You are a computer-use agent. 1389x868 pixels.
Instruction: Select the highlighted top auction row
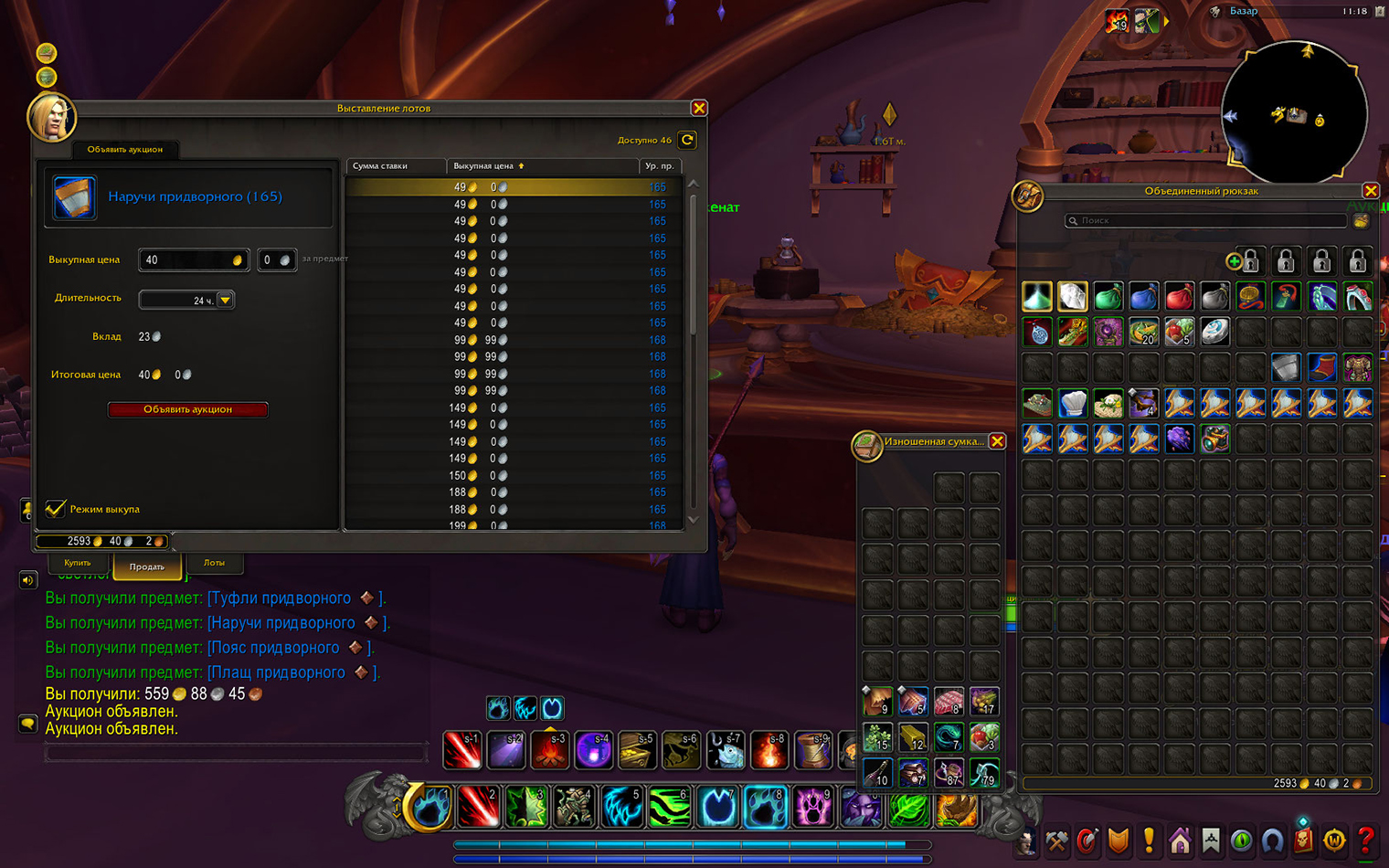512,187
